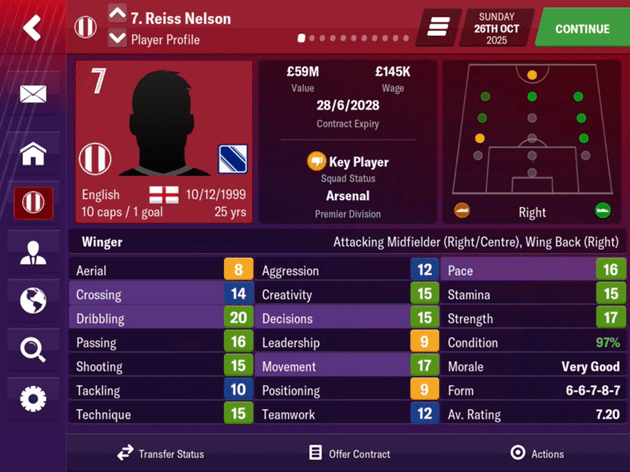Screen dimensions: 630x472
Task: View the Key Player squad status
Action: click(x=347, y=162)
